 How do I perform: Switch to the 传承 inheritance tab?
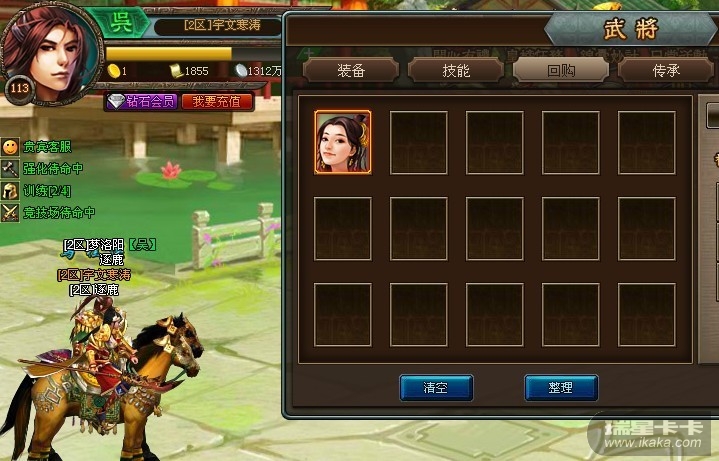pyautogui.click(x=667, y=70)
